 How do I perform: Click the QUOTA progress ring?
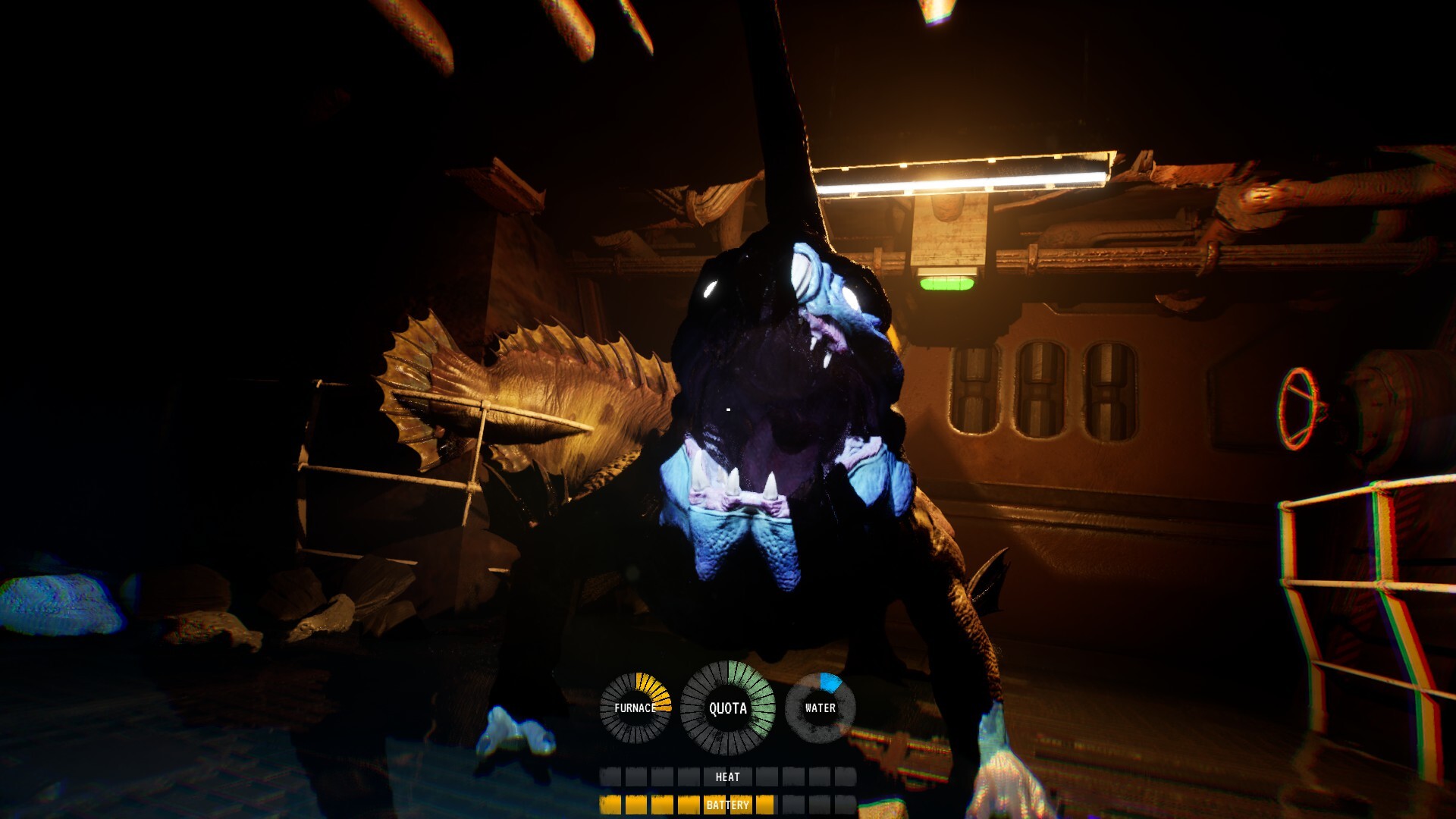(729, 708)
